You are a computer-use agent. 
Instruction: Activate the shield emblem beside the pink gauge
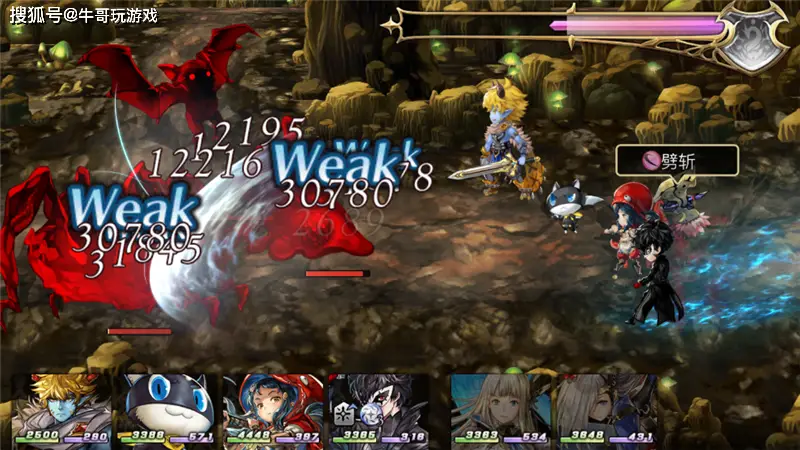755,37
